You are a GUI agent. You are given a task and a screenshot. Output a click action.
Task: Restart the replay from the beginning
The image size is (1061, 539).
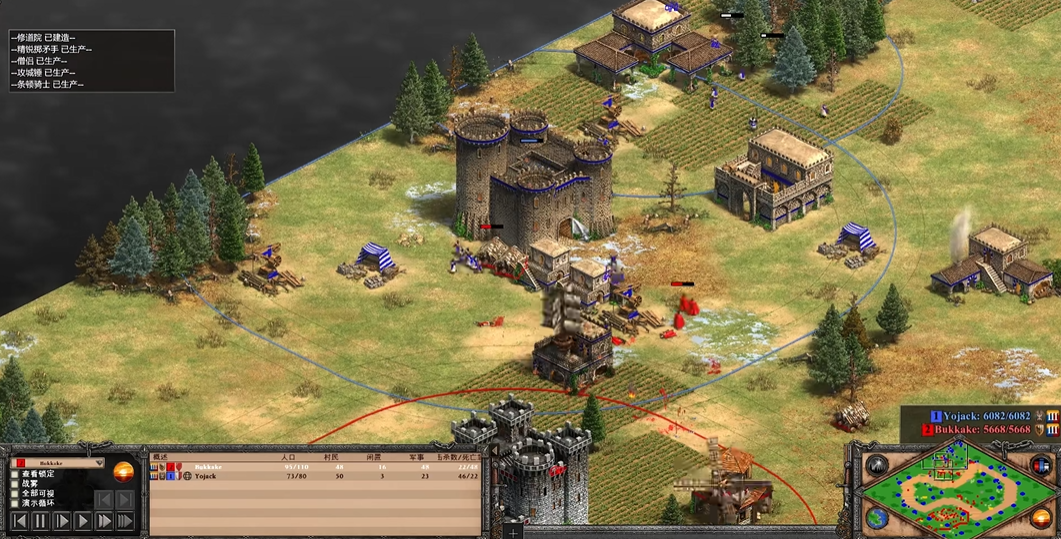[19, 521]
